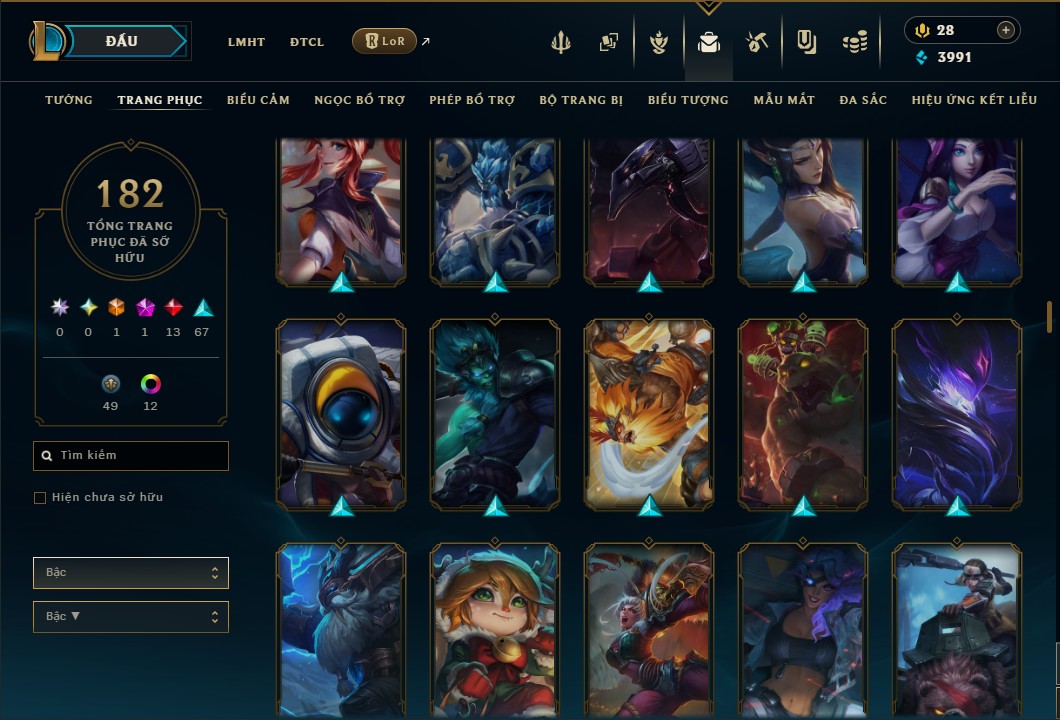This screenshot has width=1060, height=720.
Task: Open the ĐA SẮC tab
Action: [x=863, y=100]
